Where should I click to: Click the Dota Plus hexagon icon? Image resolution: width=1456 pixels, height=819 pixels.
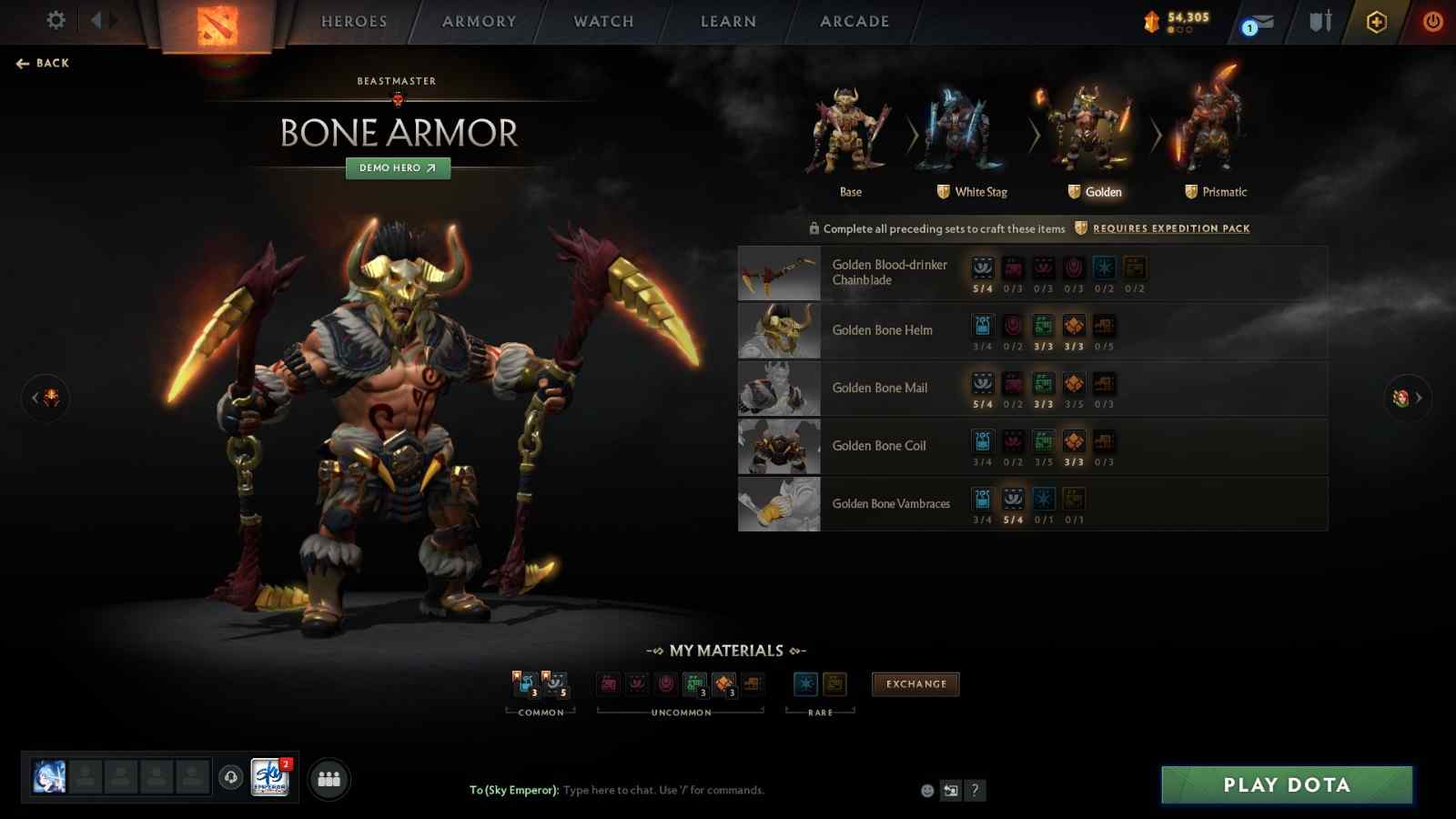pos(1376,21)
